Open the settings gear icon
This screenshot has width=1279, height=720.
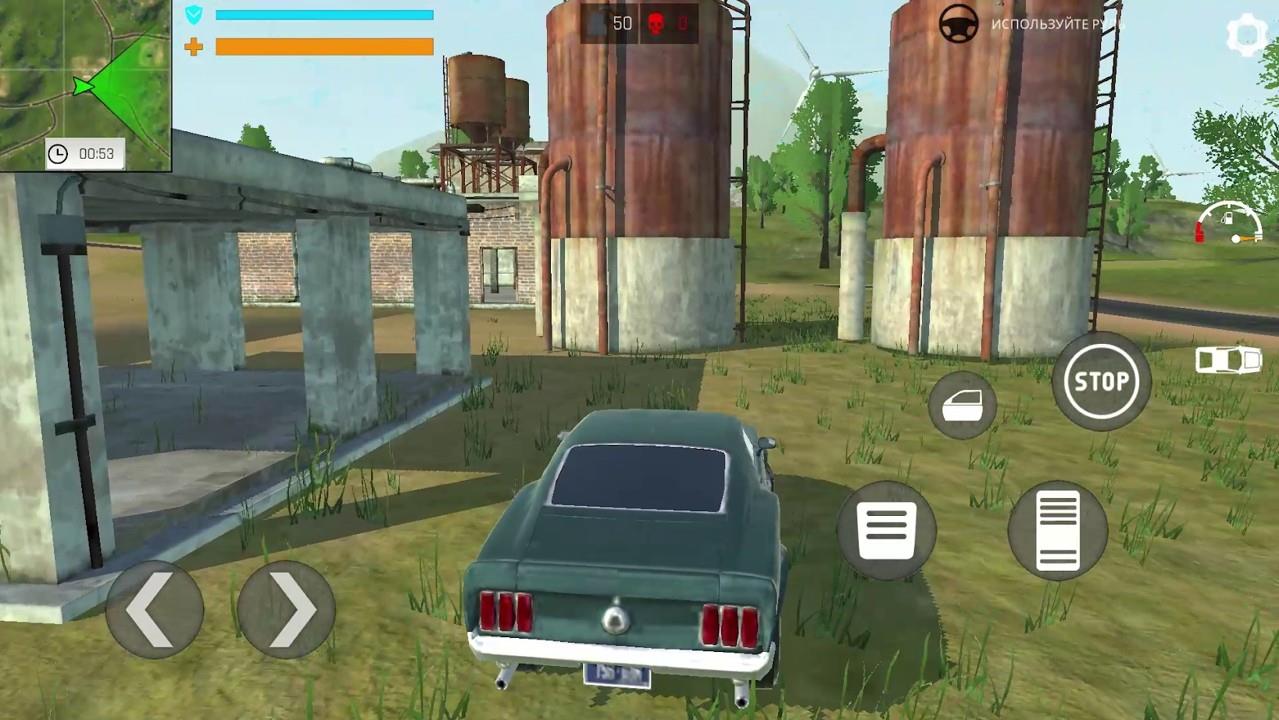coord(1246,37)
